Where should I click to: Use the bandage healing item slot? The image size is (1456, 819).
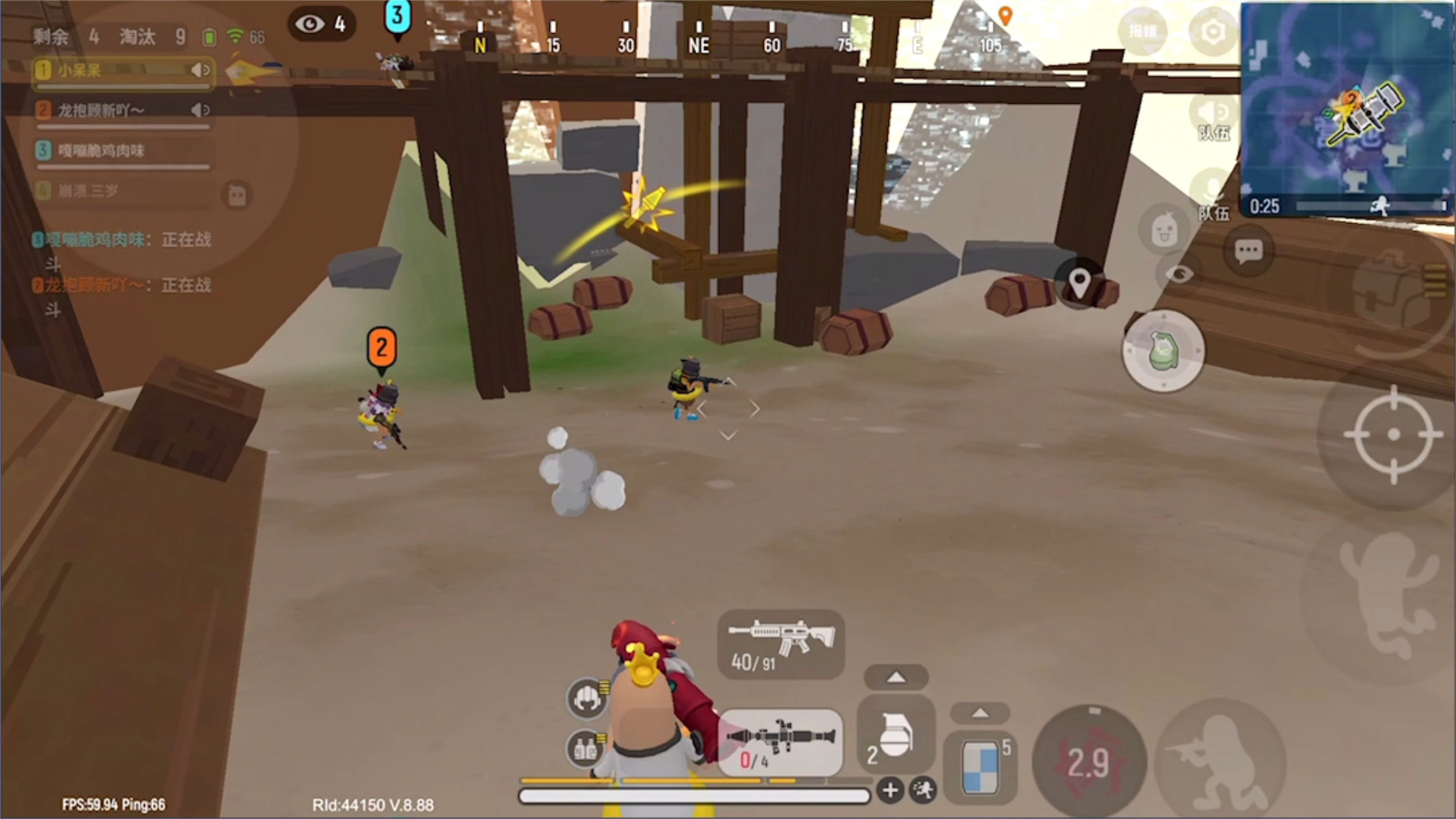980,766
